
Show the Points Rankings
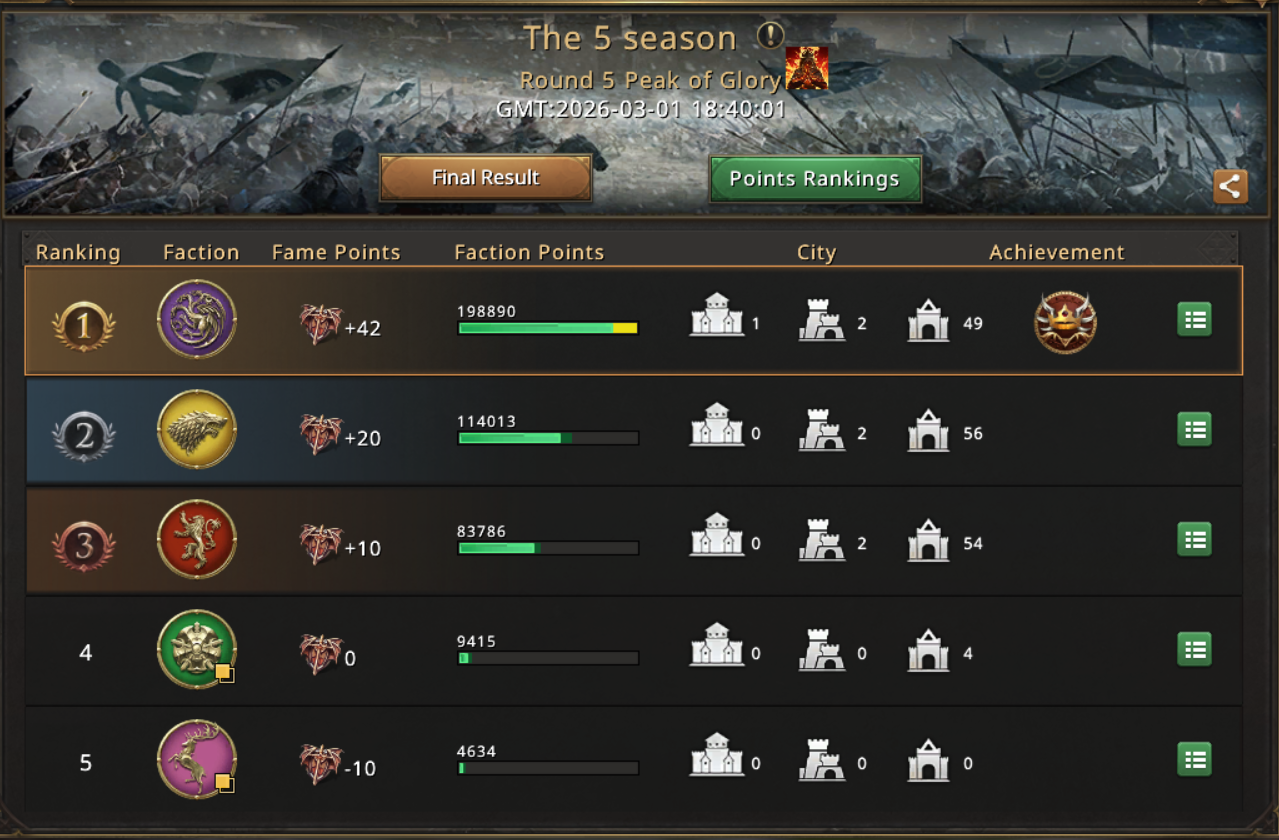click(x=815, y=179)
